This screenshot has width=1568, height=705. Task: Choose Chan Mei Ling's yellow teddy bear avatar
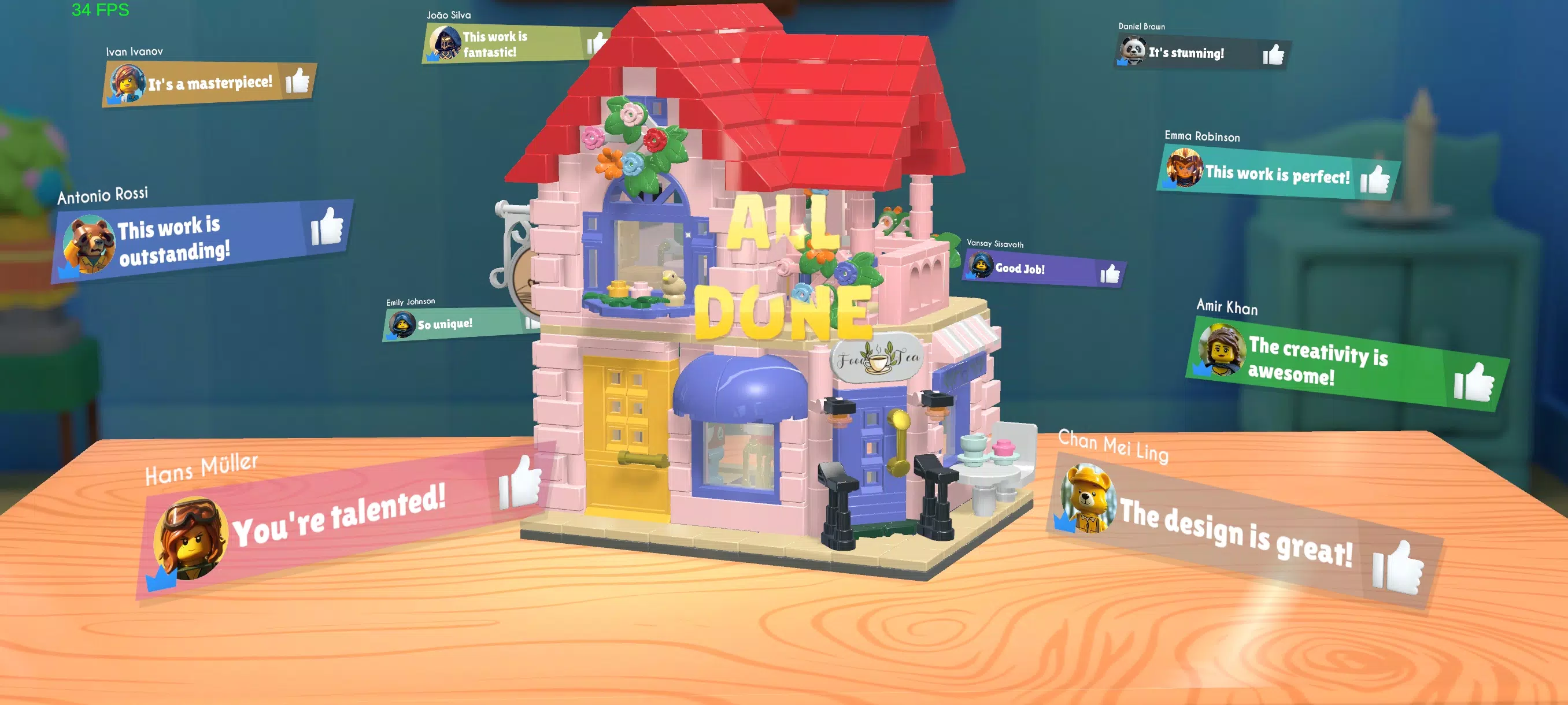click(x=1088, y=498)
